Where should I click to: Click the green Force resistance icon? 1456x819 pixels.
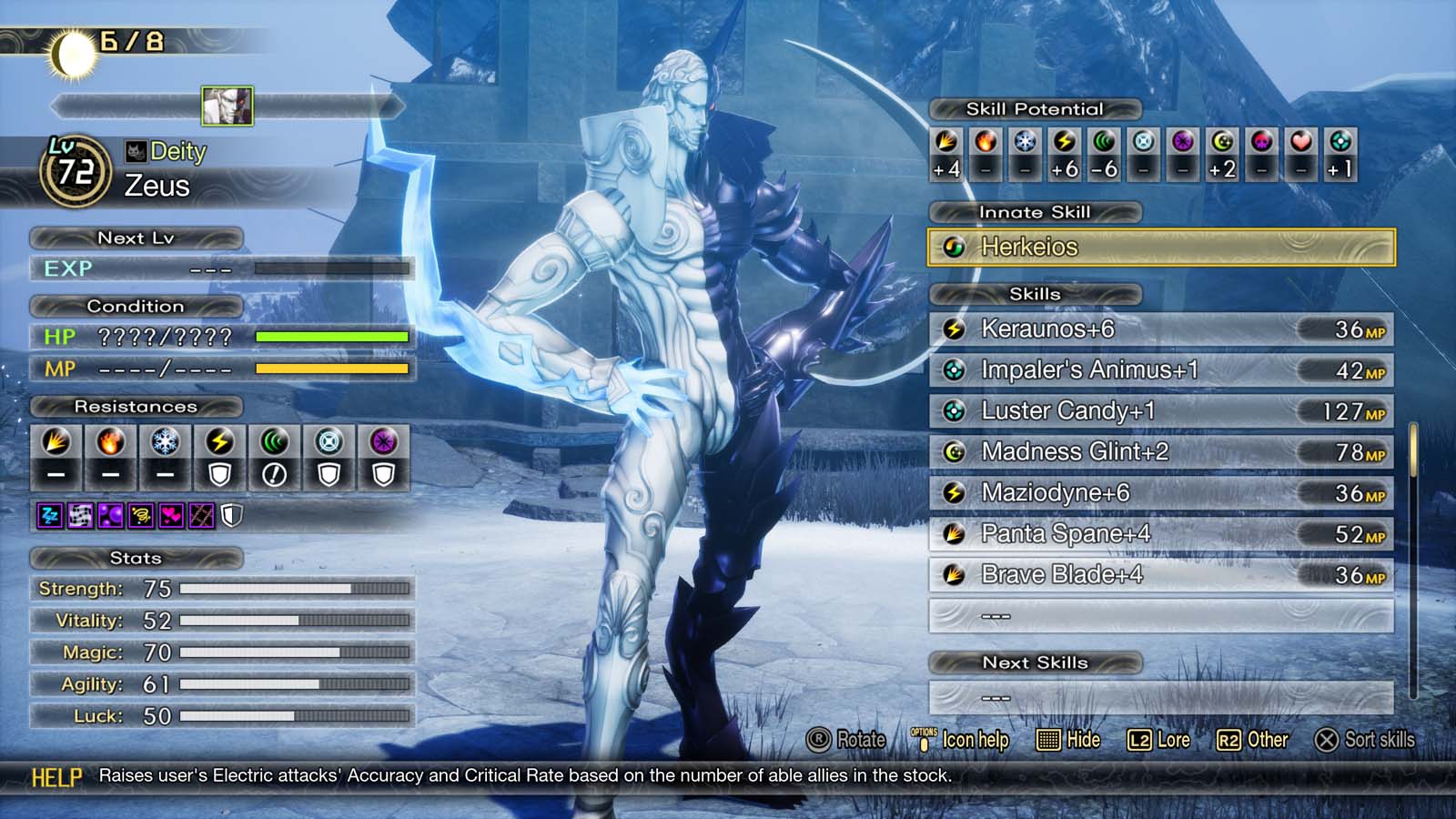[273, 441]
